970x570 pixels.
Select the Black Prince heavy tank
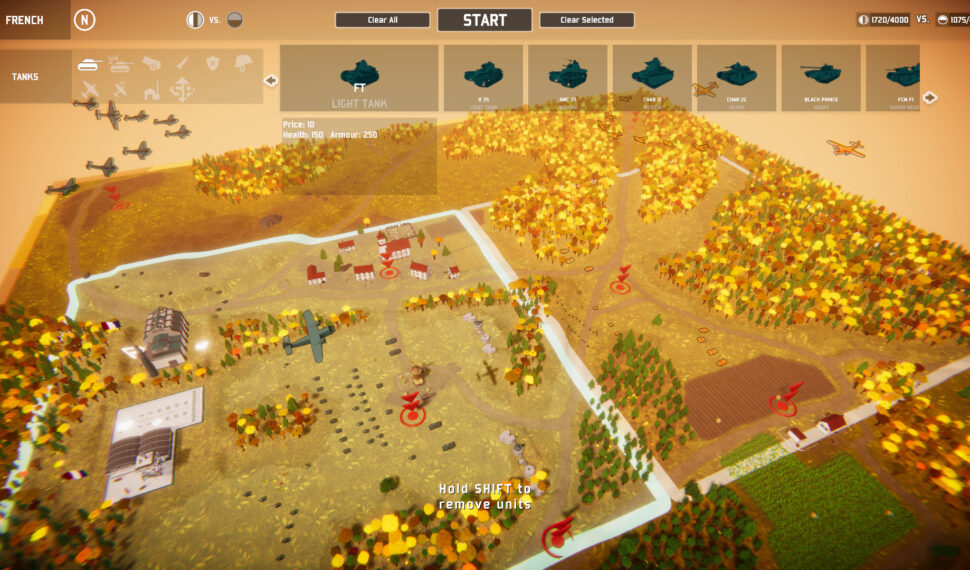point(820,78)
